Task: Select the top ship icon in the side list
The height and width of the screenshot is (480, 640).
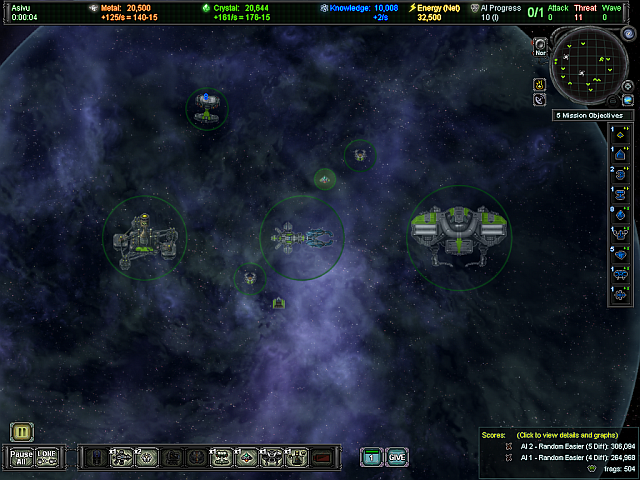Action: pos(621,138)
